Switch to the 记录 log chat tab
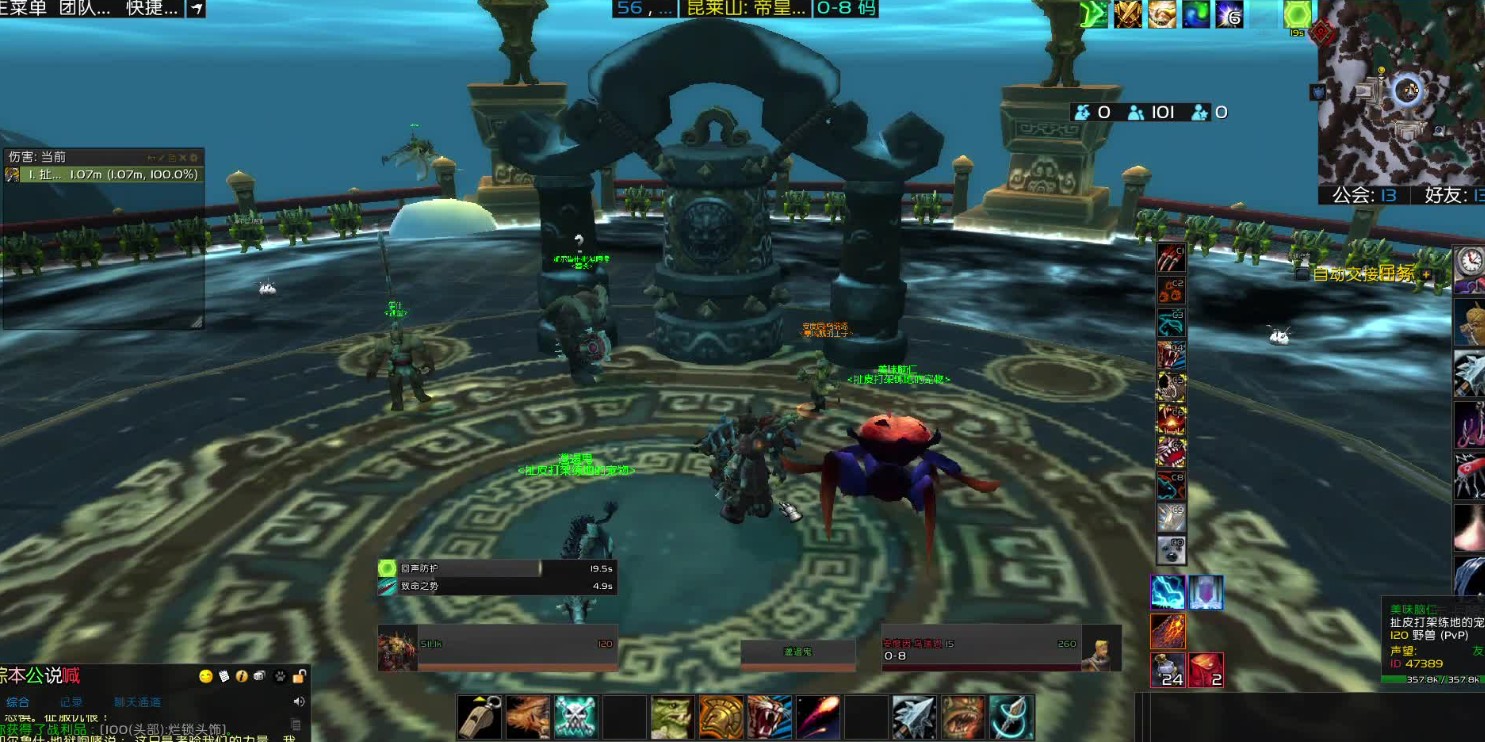 (x=71, y=702)
